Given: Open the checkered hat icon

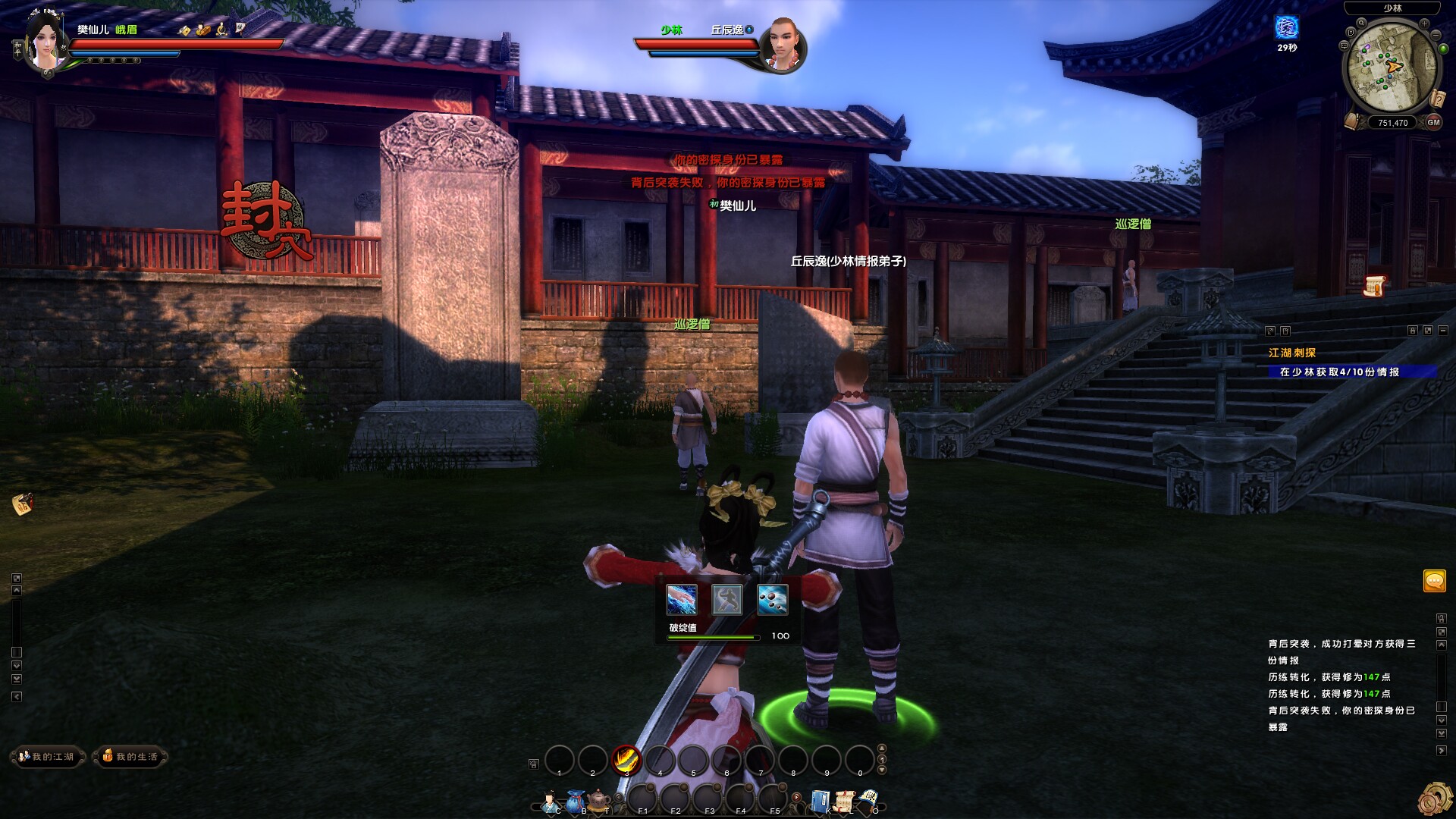Looking at the screenshot, I should (x=869, y=801).
